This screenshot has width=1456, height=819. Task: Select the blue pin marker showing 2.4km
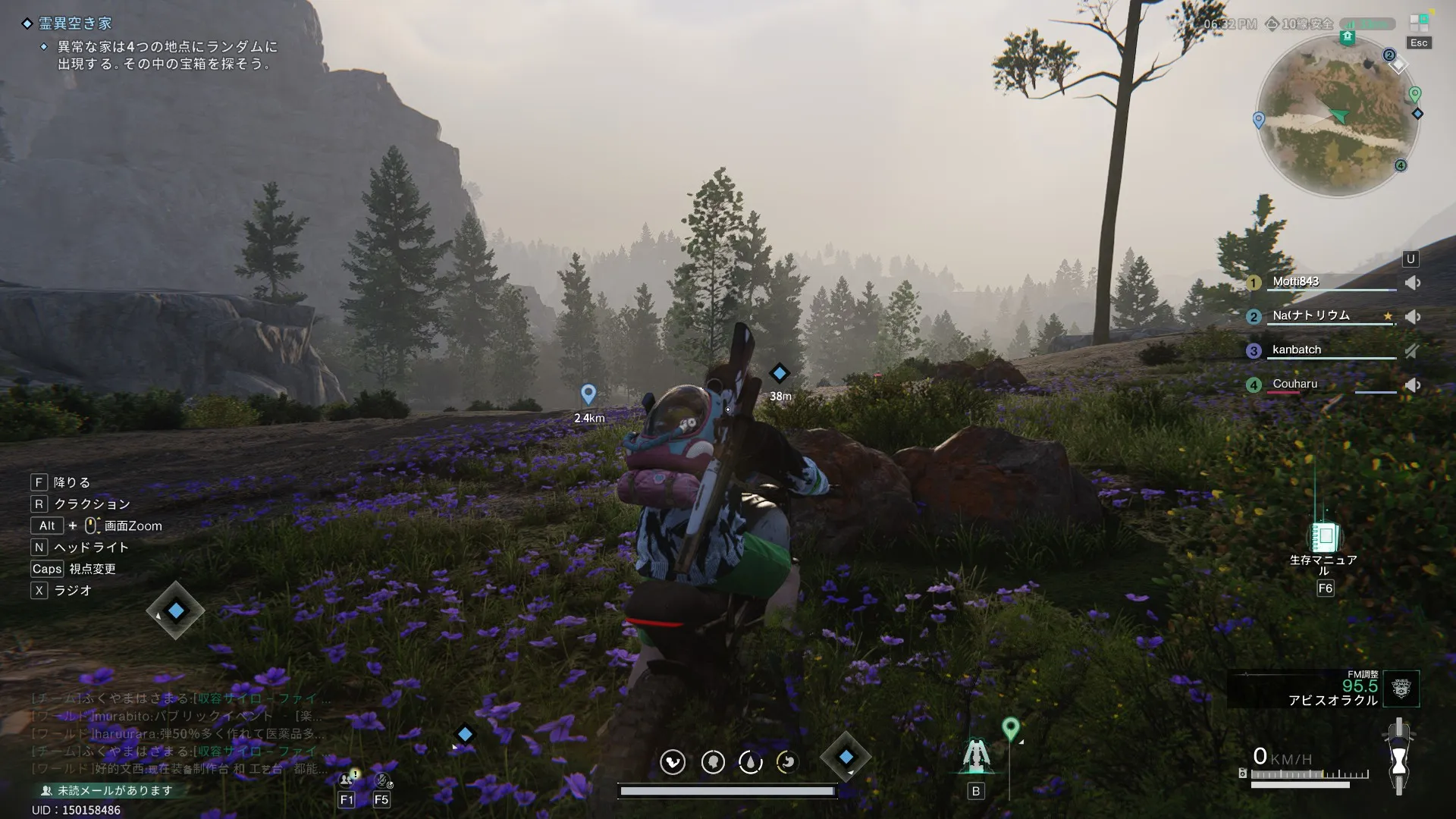click(x=588, y=394)
